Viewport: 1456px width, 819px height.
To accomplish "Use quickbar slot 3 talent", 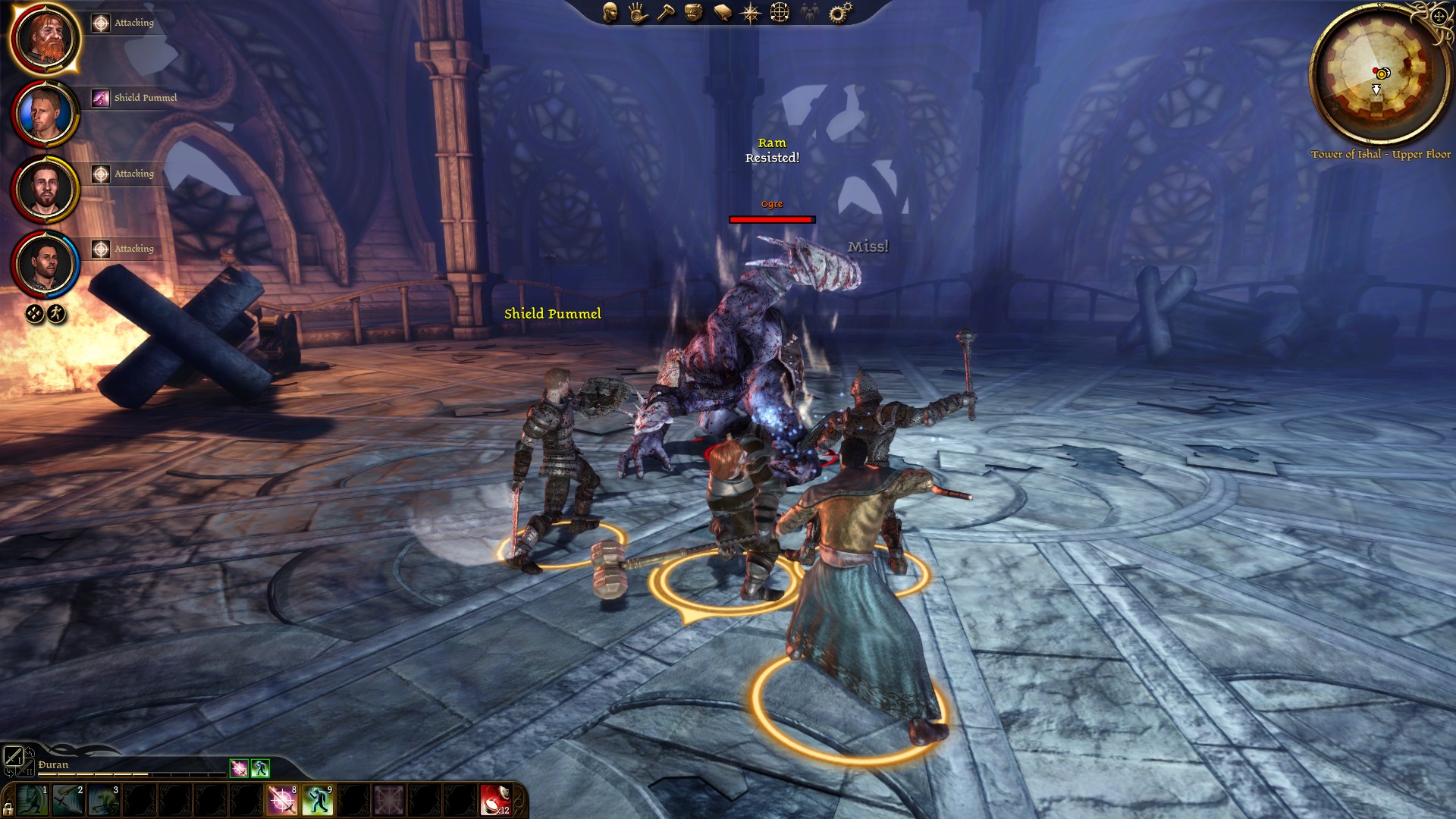I will 104,800.
